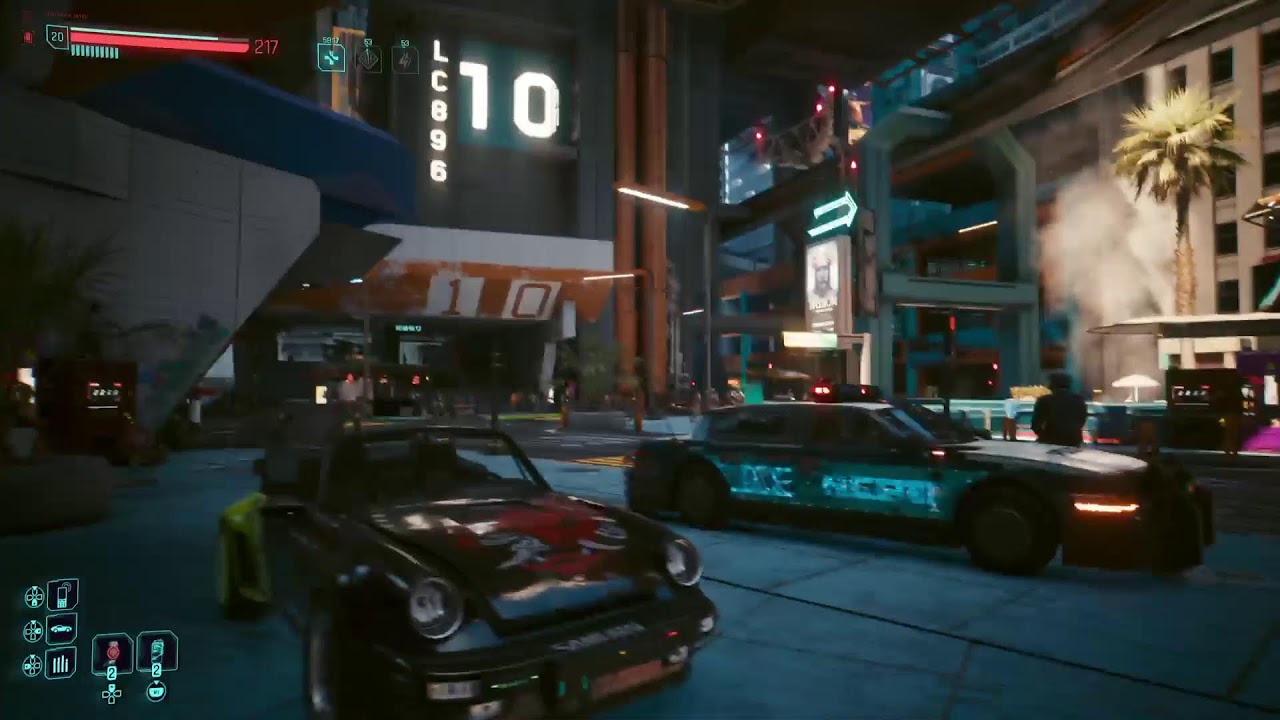Viewport: 1280px width, 720px height.
Task: Click the cyberware buff icon showing 5817
Action: click(330, 56)
